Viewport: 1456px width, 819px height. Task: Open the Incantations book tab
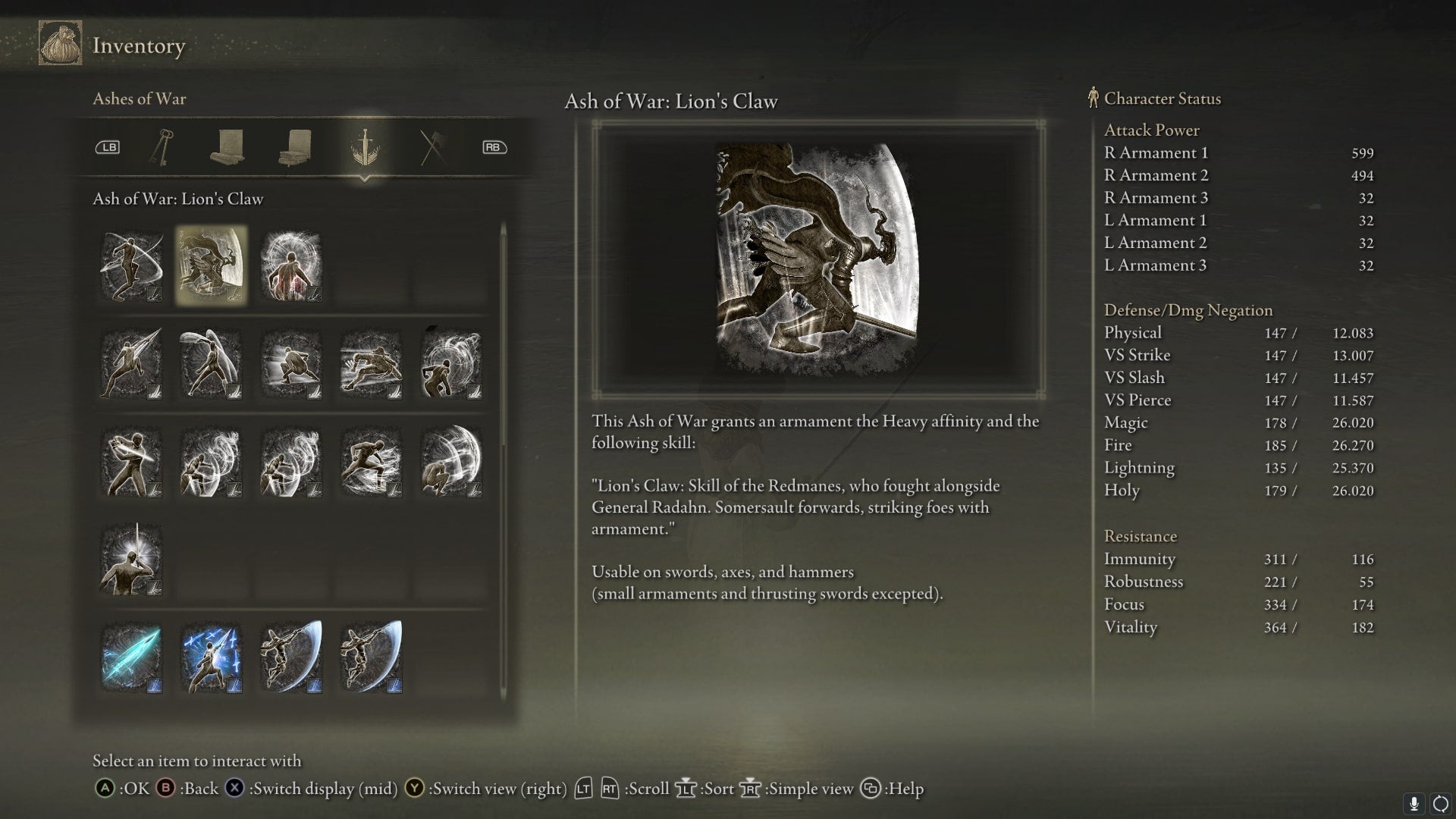click(296, 146)
